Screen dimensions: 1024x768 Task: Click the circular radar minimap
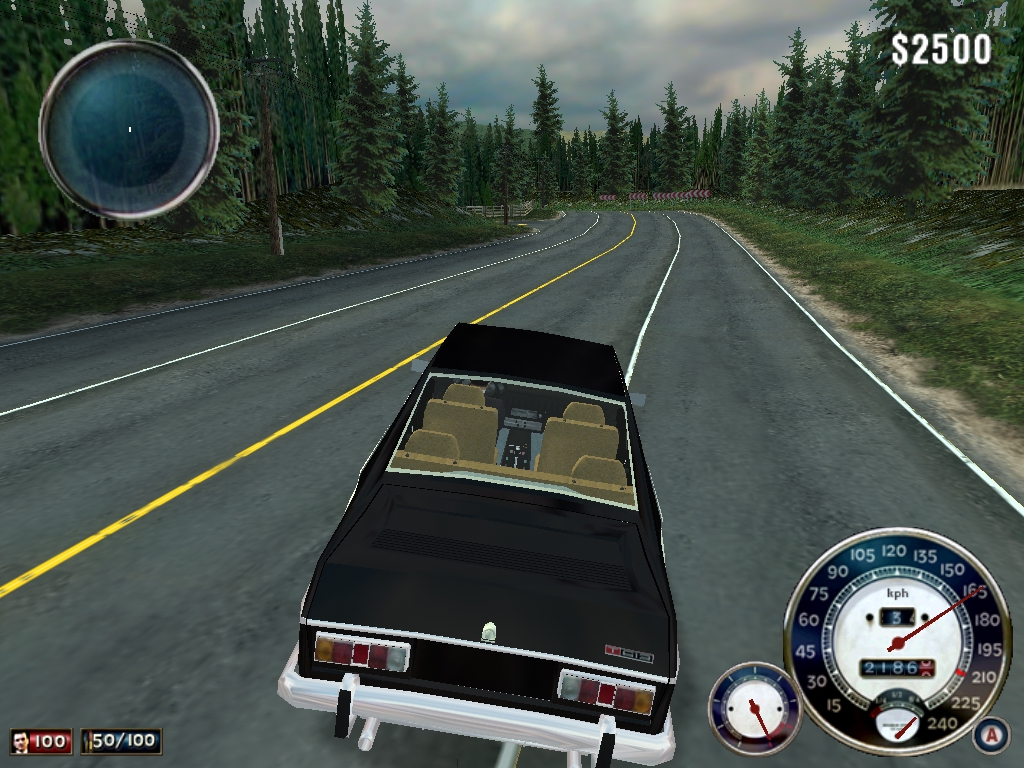point(129,129)
